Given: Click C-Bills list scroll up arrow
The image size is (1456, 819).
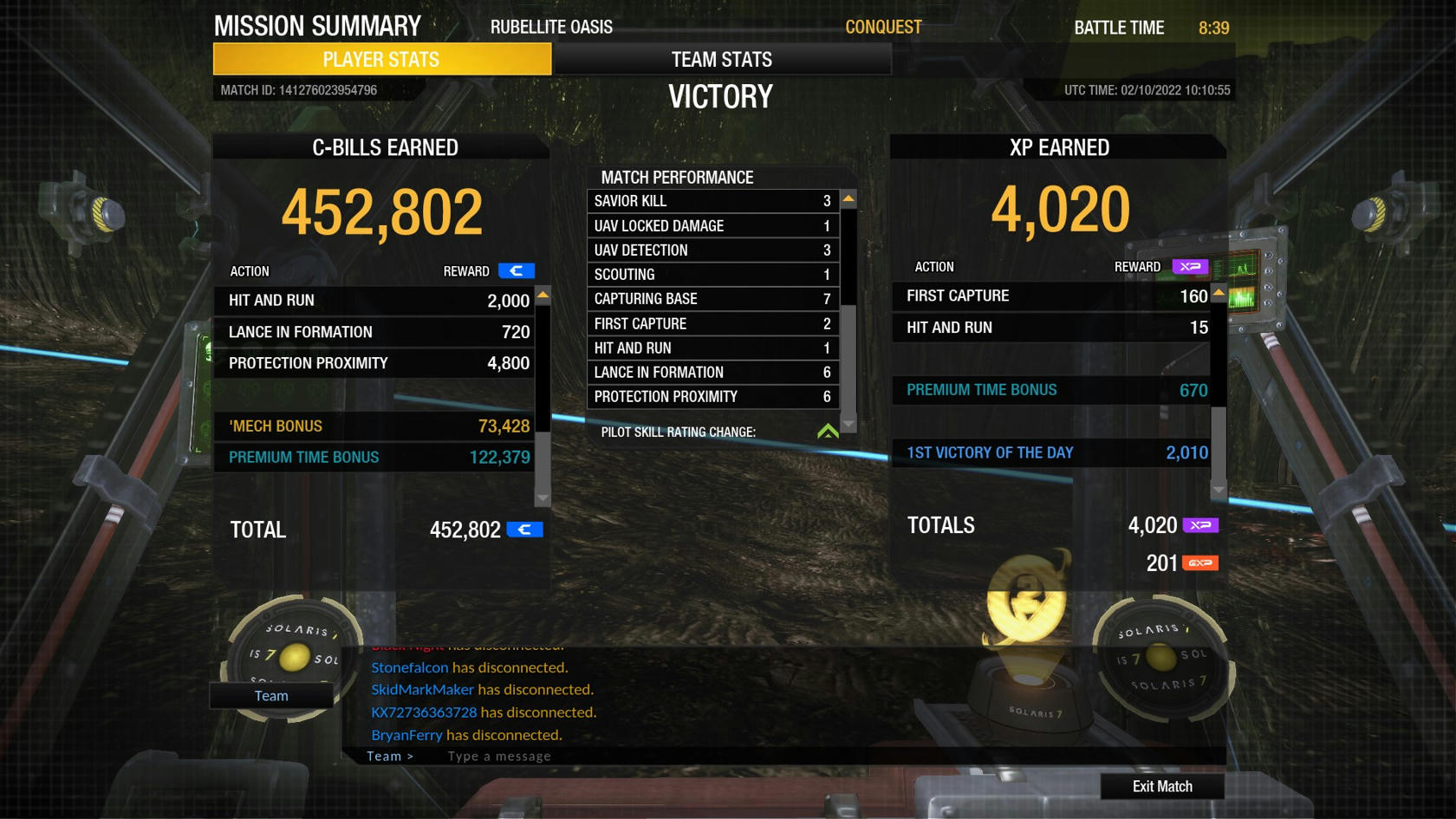Looking at the screenshot, I should [x=543, y=296].
